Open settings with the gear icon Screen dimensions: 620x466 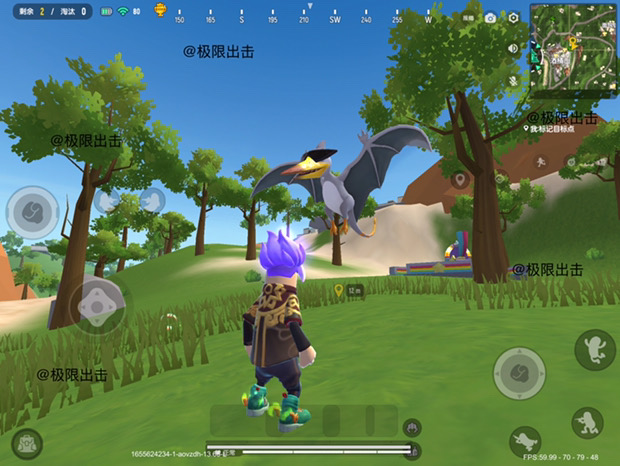coord(514,18)
